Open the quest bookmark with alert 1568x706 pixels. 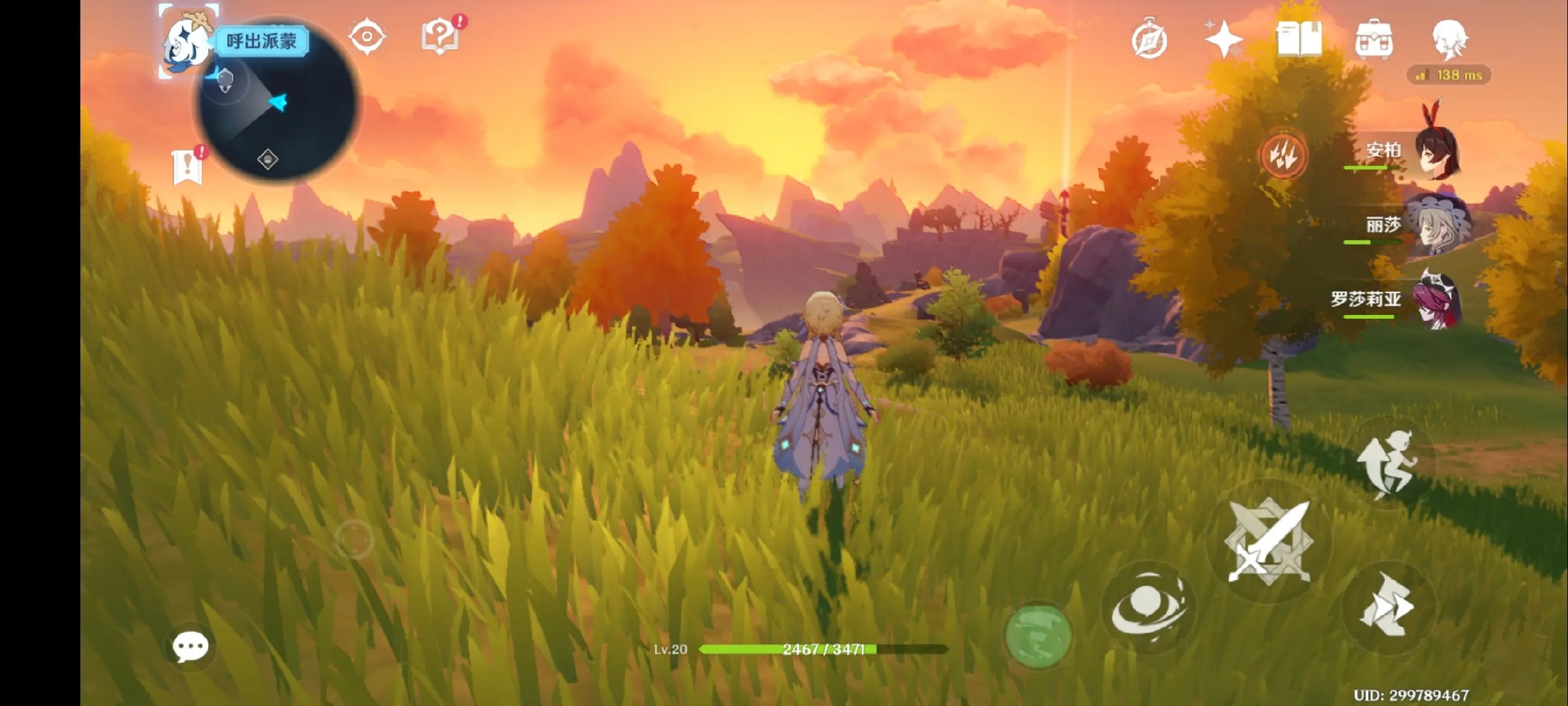coord(188,167)
